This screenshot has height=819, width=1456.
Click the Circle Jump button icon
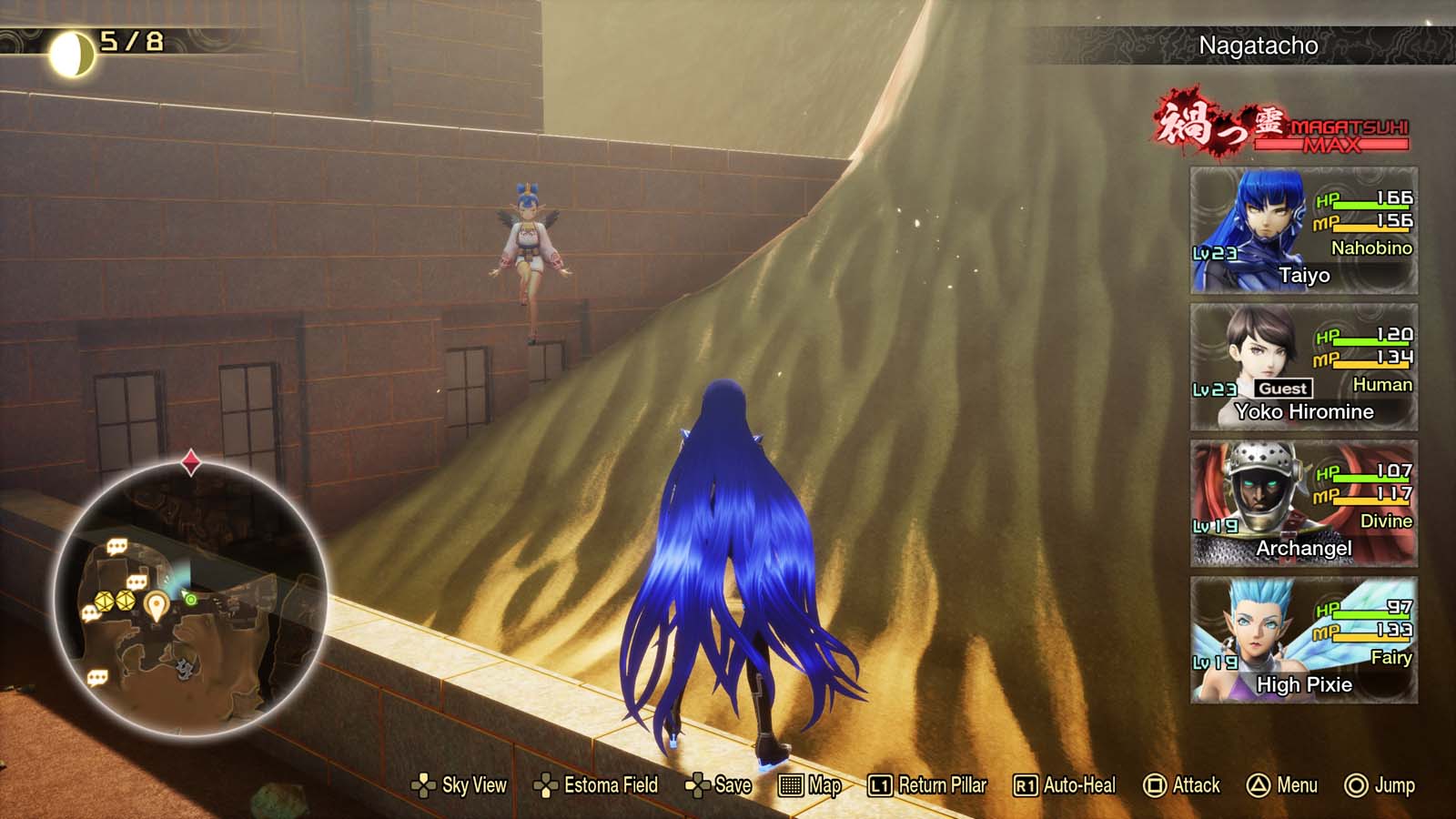(x=1356, y=784)
